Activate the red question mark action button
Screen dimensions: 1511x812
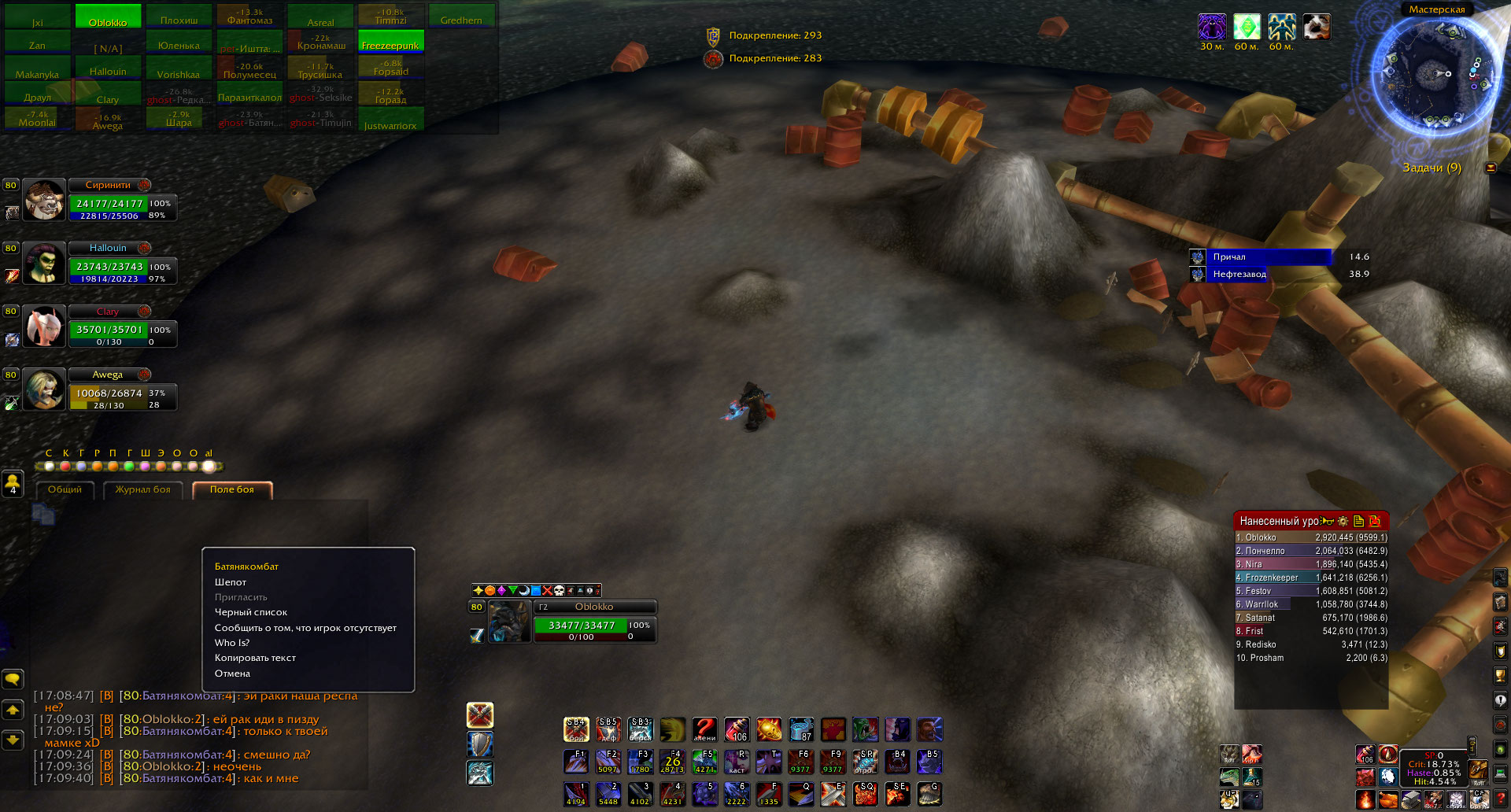click(704, 729)
